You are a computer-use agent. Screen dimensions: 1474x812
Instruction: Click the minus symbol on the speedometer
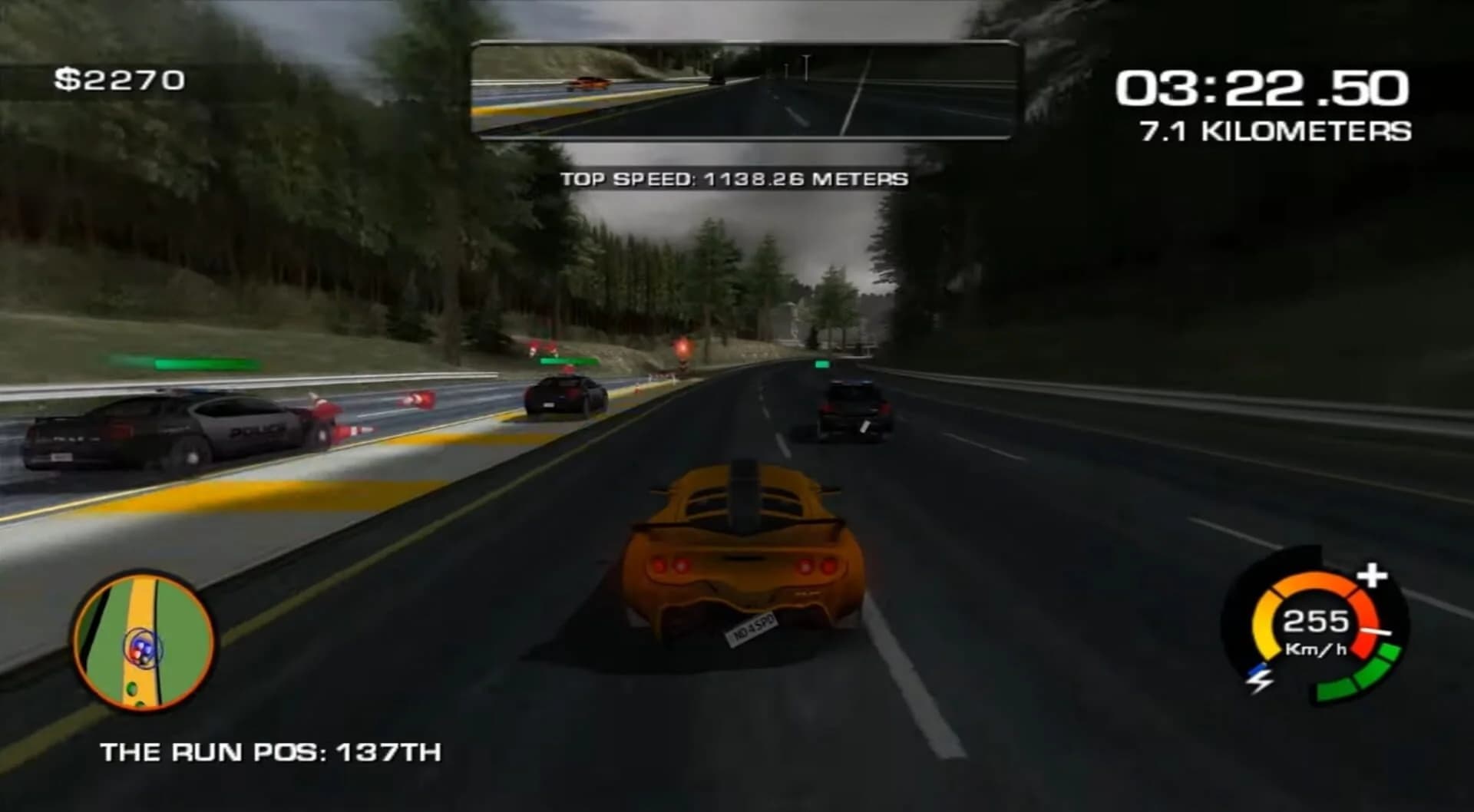(x=1377, y=631)
